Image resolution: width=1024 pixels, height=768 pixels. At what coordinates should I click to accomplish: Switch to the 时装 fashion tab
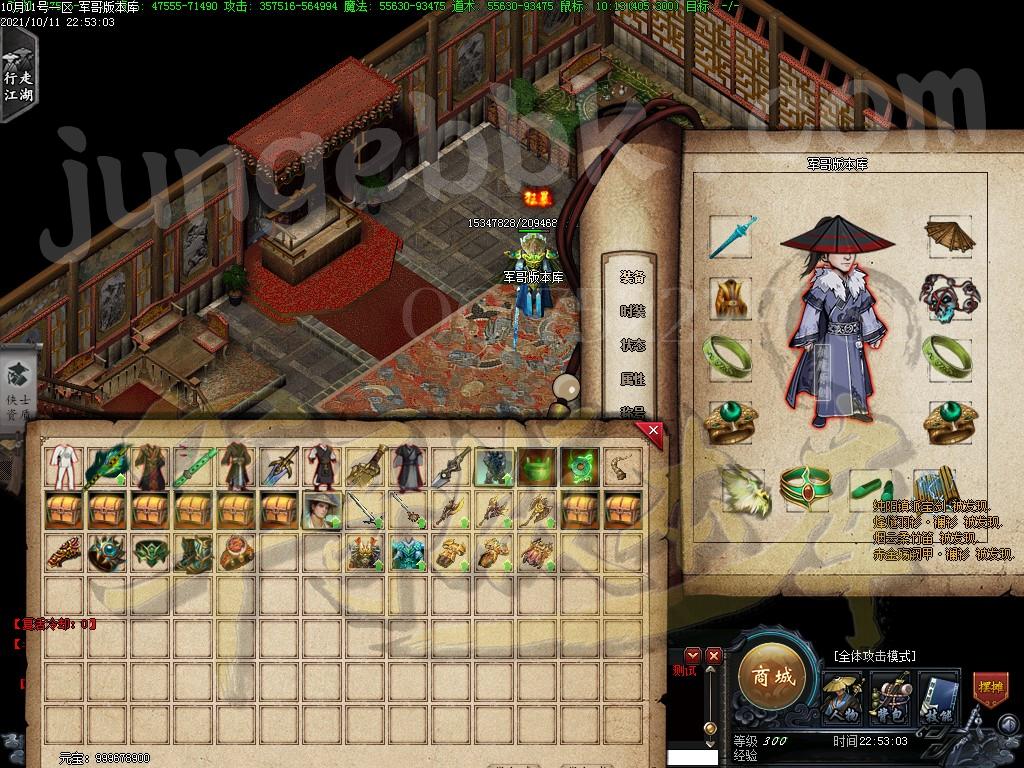click(x=632, y=312)
